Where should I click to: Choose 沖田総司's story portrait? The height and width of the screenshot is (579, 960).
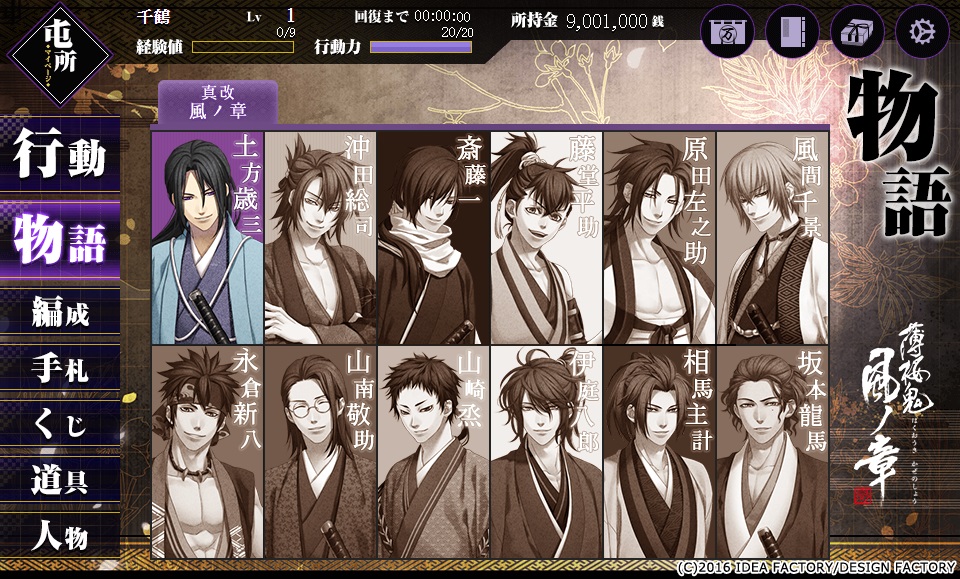(320, 238)
